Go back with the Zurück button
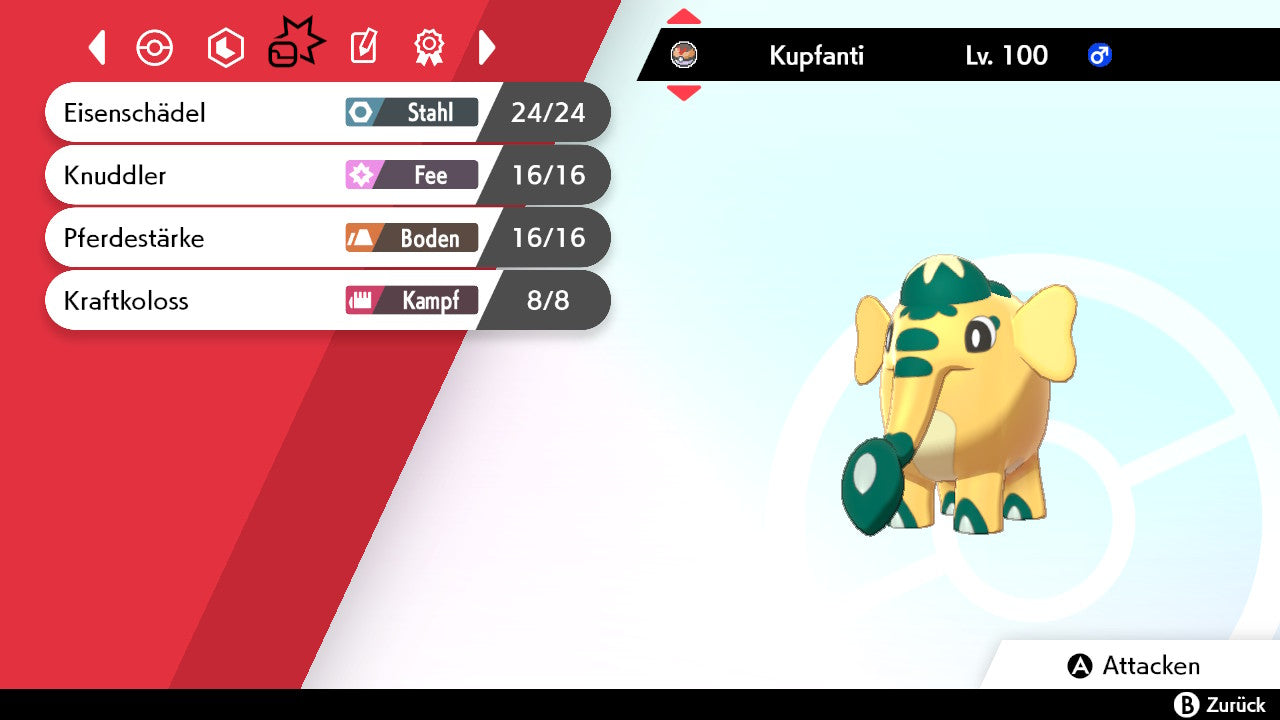The image size is (1280, 720). [1220, 705]
